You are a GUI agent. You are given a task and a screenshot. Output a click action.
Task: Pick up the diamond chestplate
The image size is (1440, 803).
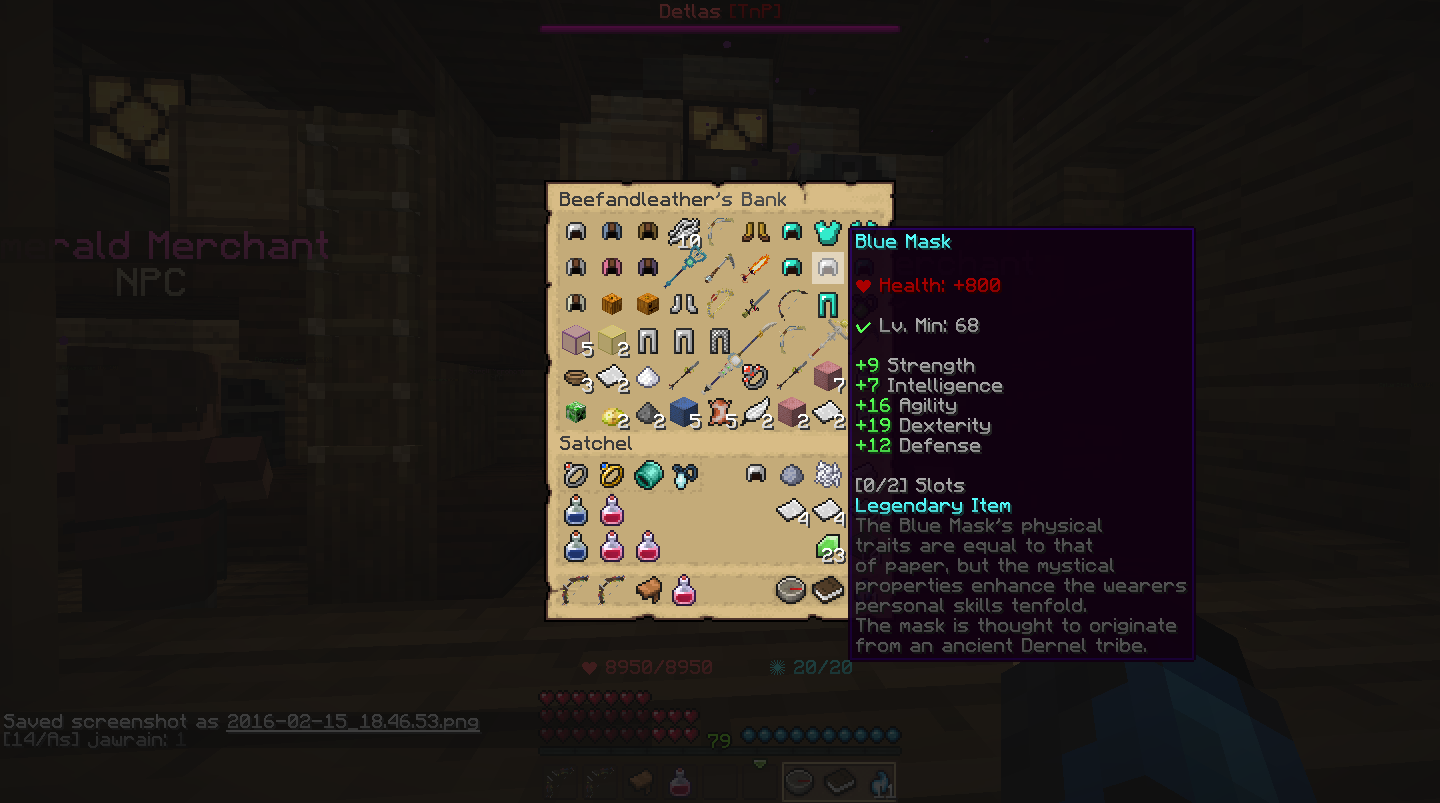(x=827, y=232)
